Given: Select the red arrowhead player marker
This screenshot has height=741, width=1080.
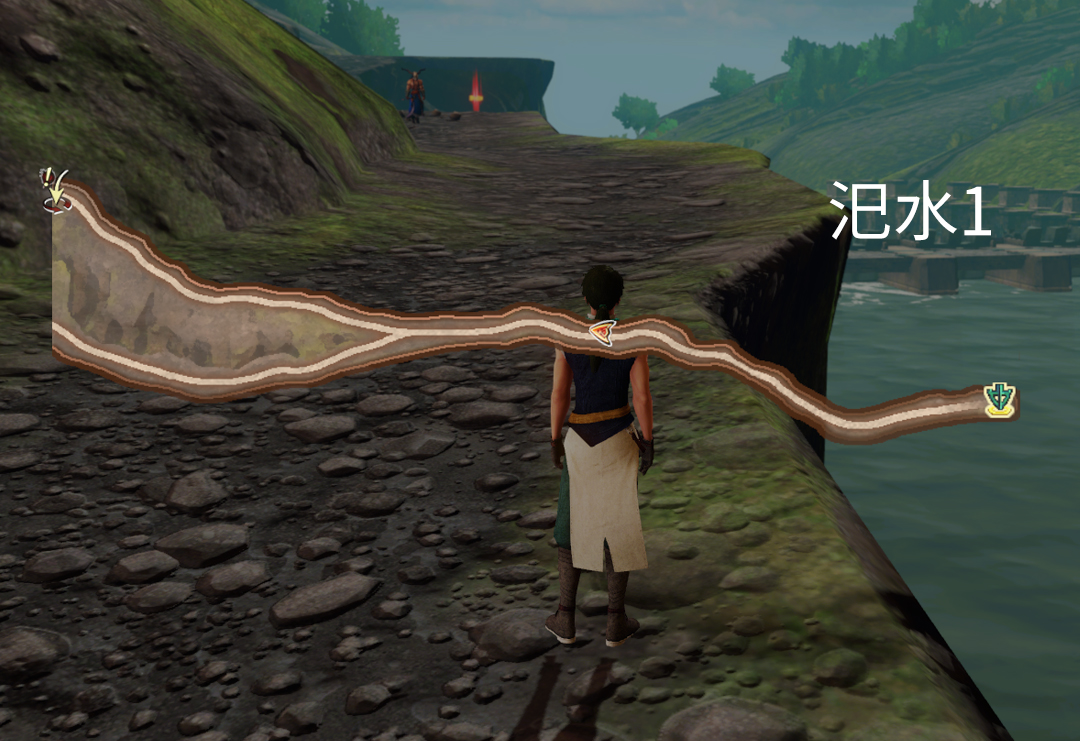Looking at the screenshot, I should click(x=602, y=332).
